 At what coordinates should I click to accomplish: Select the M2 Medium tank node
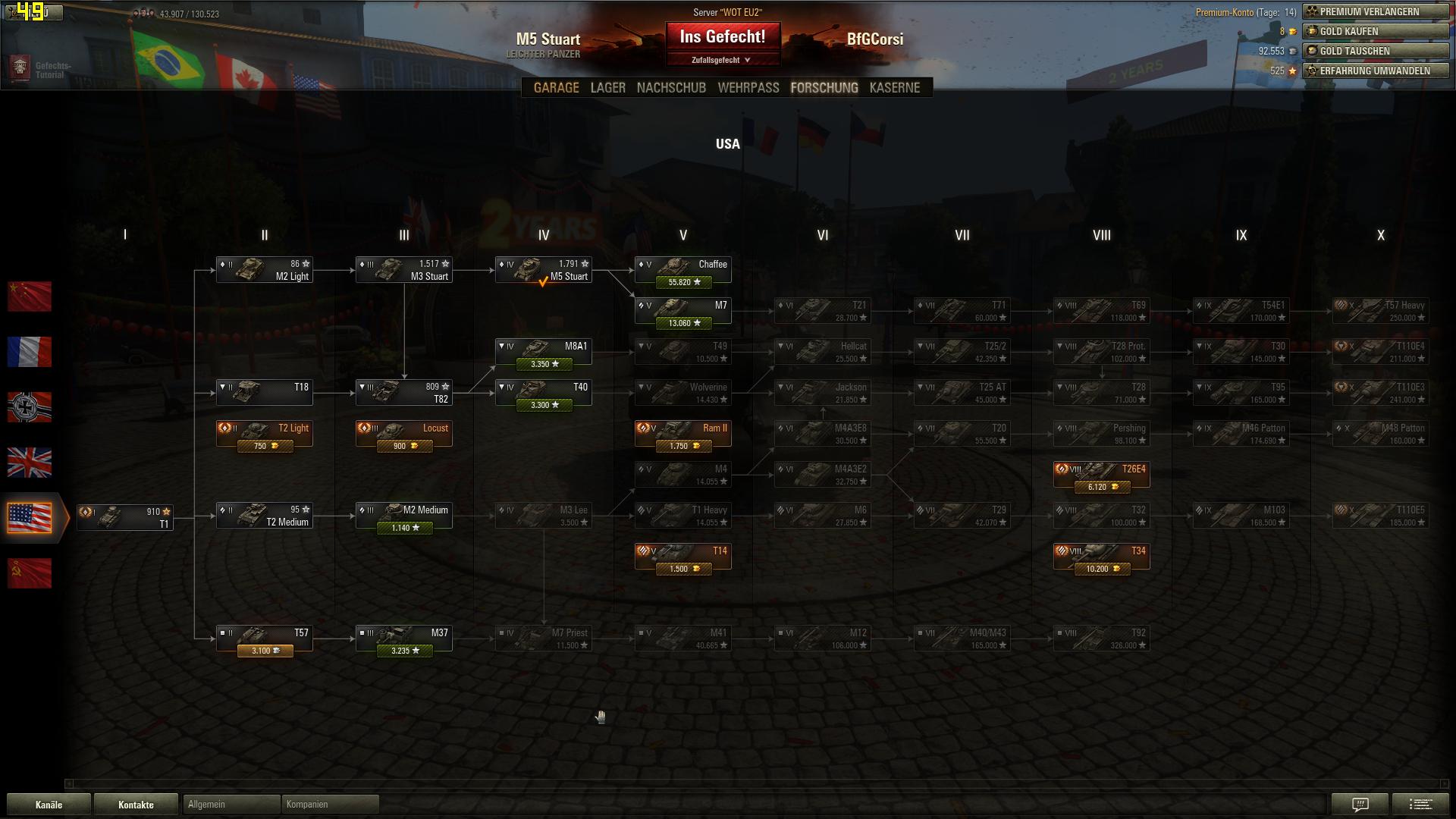404,516
